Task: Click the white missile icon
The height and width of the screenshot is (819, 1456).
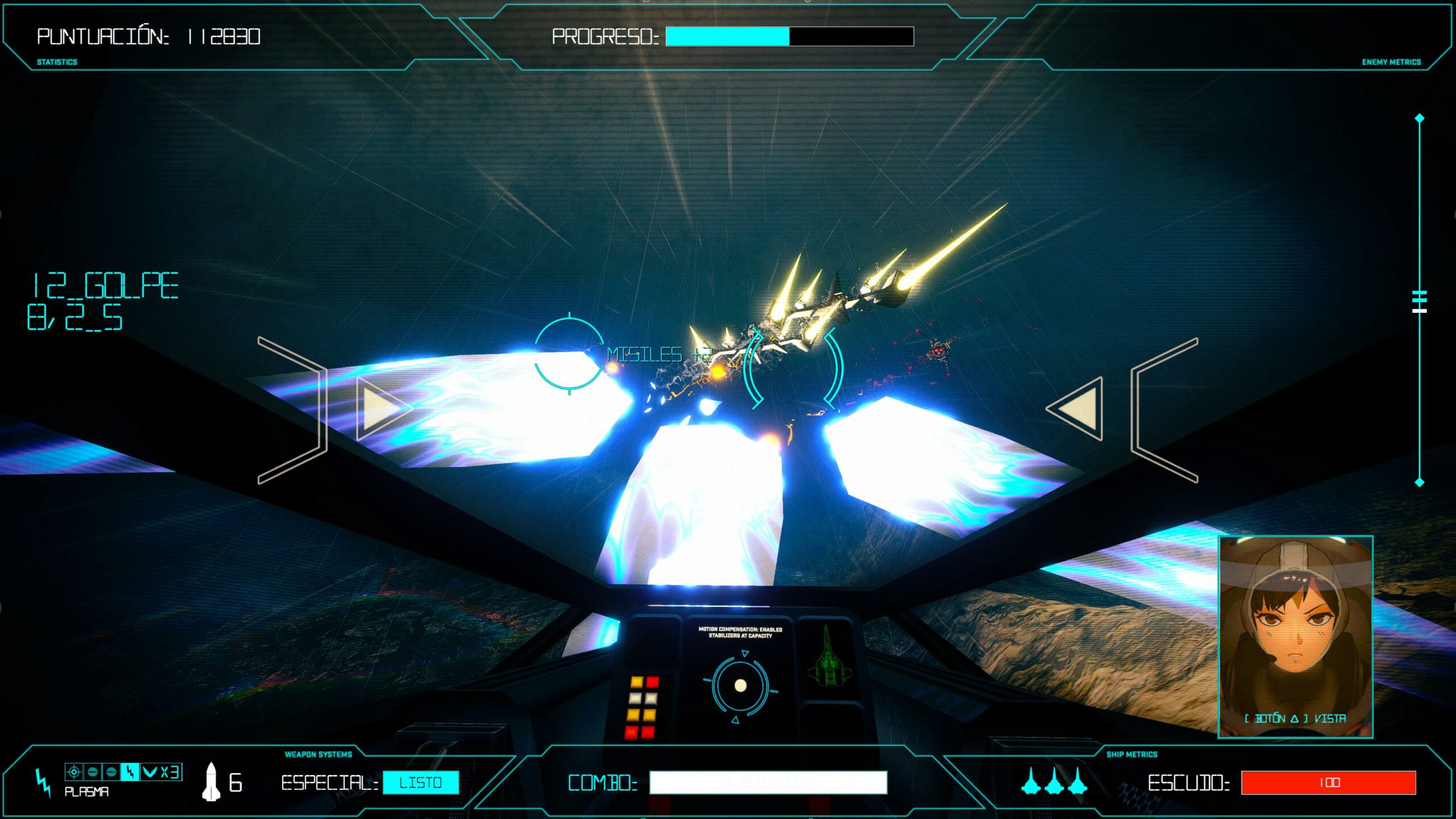Action: point(211,782)
